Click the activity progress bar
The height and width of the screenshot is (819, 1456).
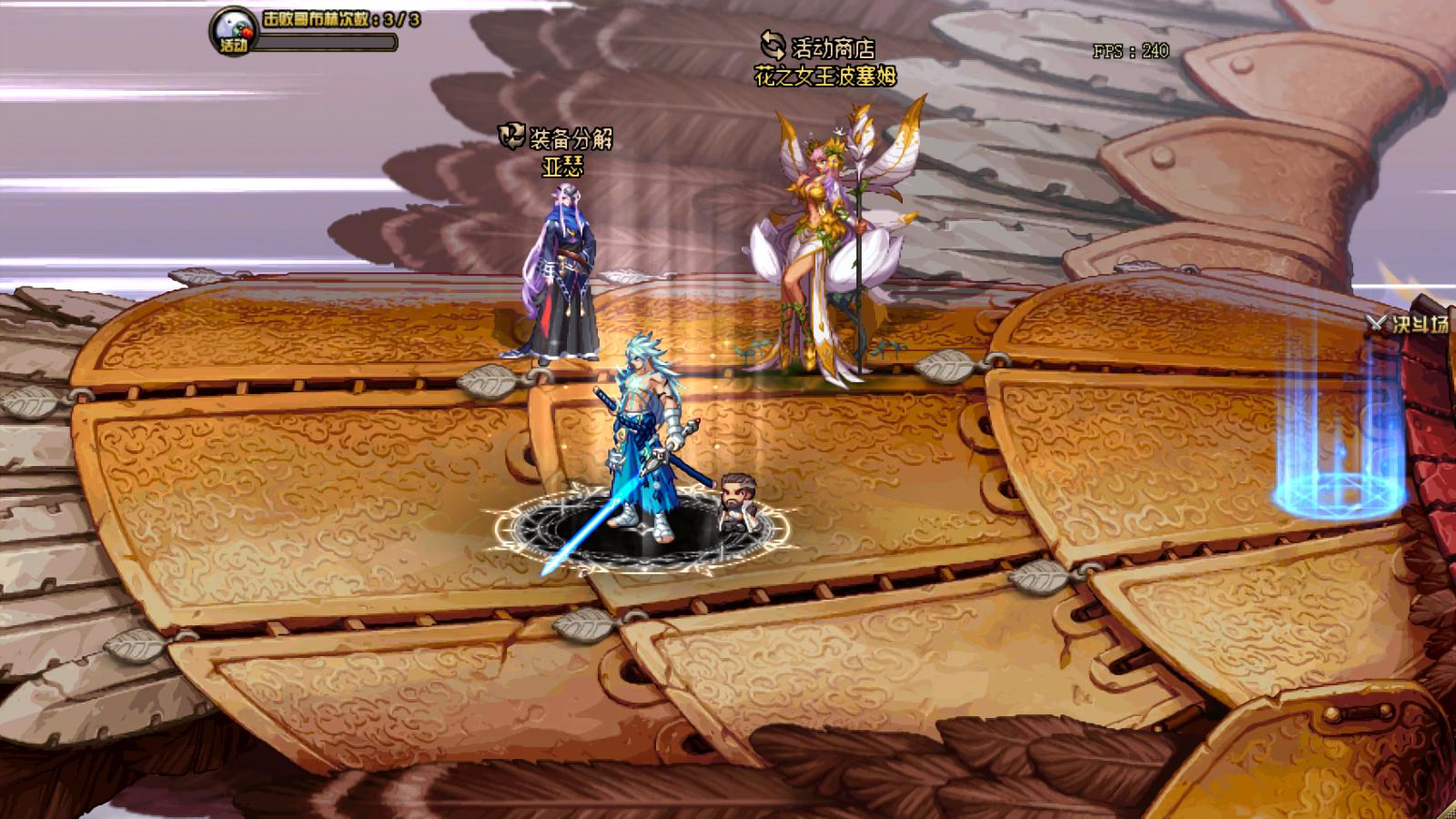(x=328, y=41)
